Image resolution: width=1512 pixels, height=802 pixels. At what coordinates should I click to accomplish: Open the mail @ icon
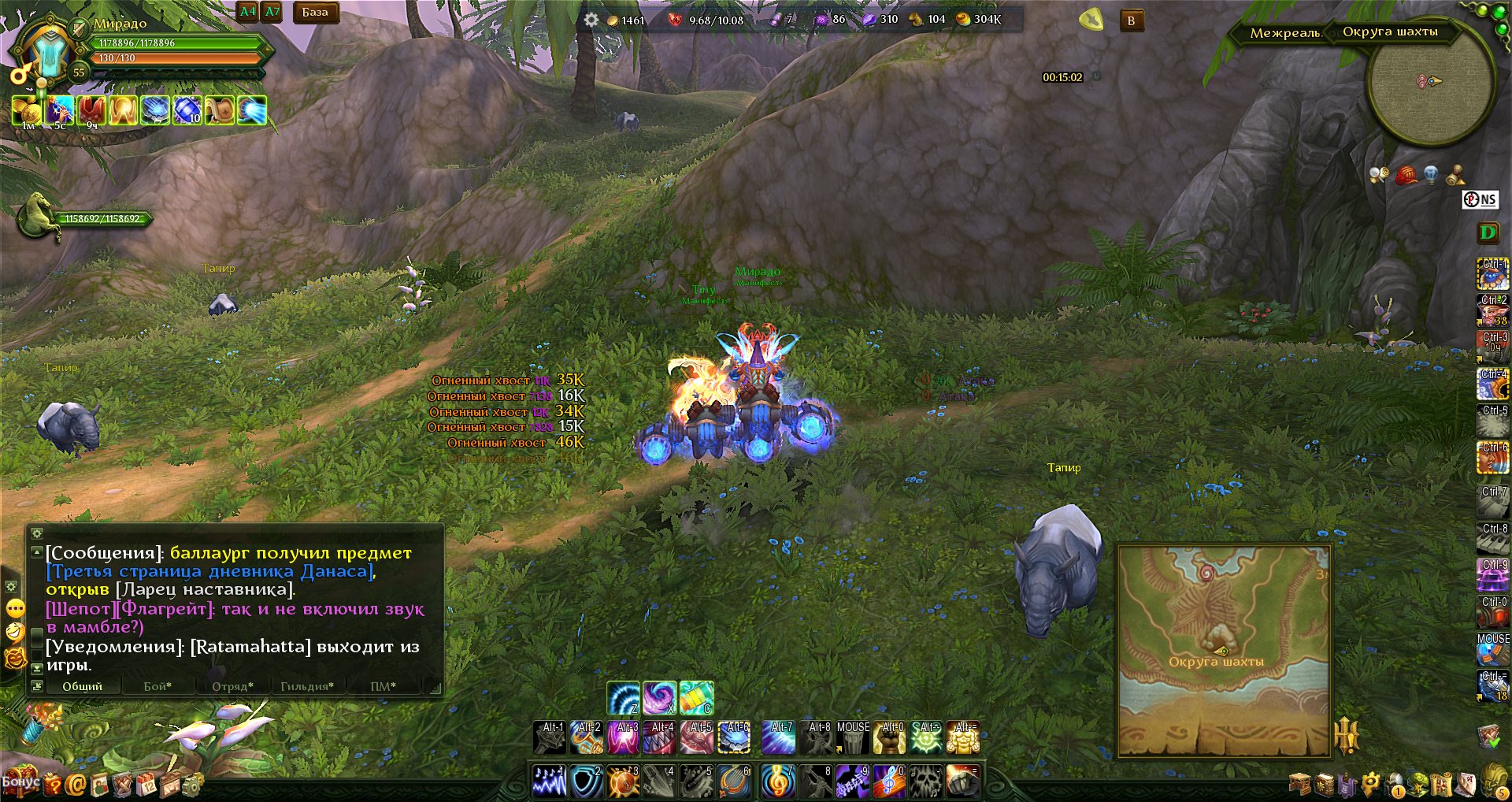[x=76, y=784]
